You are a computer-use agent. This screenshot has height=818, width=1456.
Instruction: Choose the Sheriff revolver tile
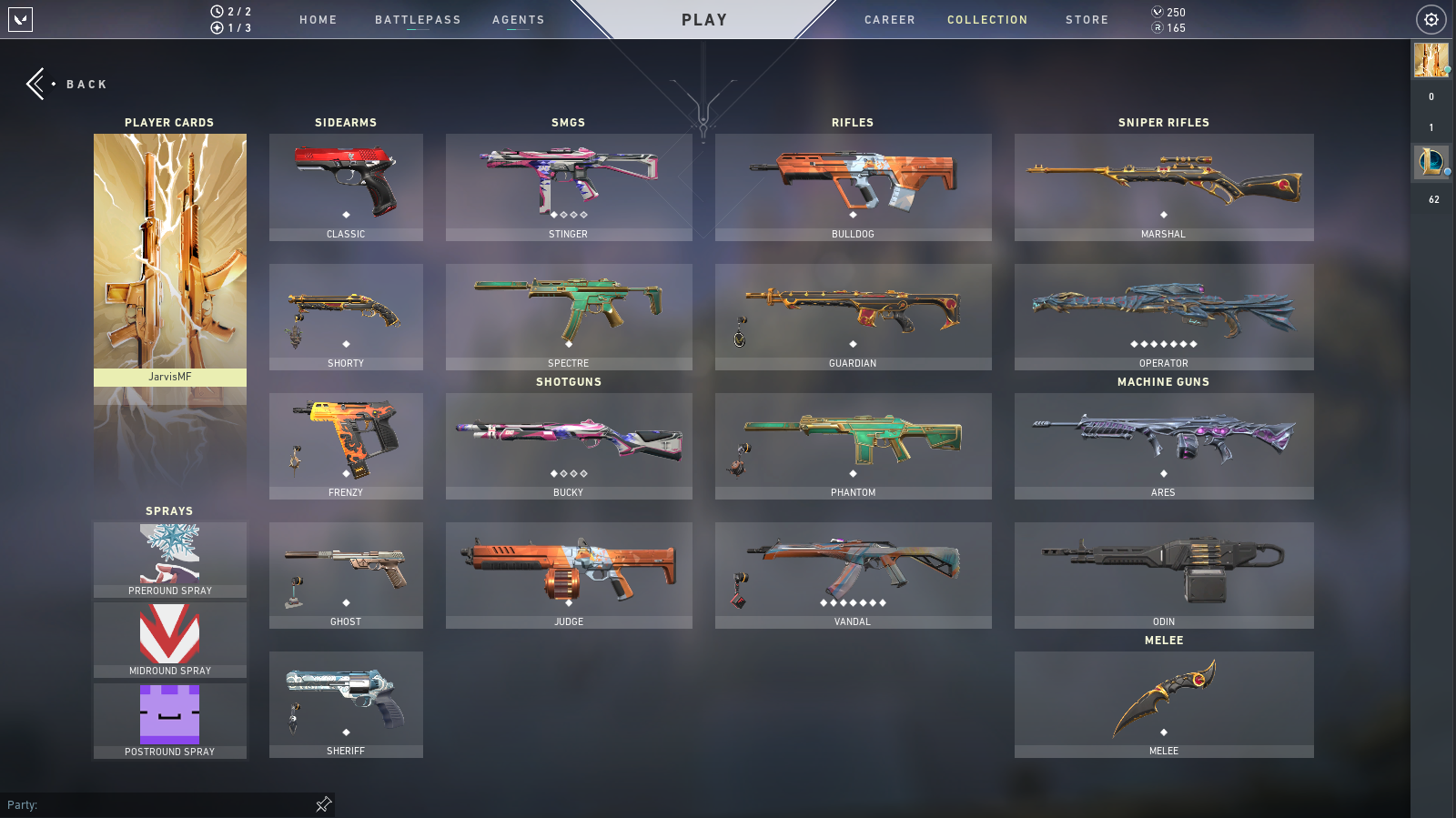point(346,703)
